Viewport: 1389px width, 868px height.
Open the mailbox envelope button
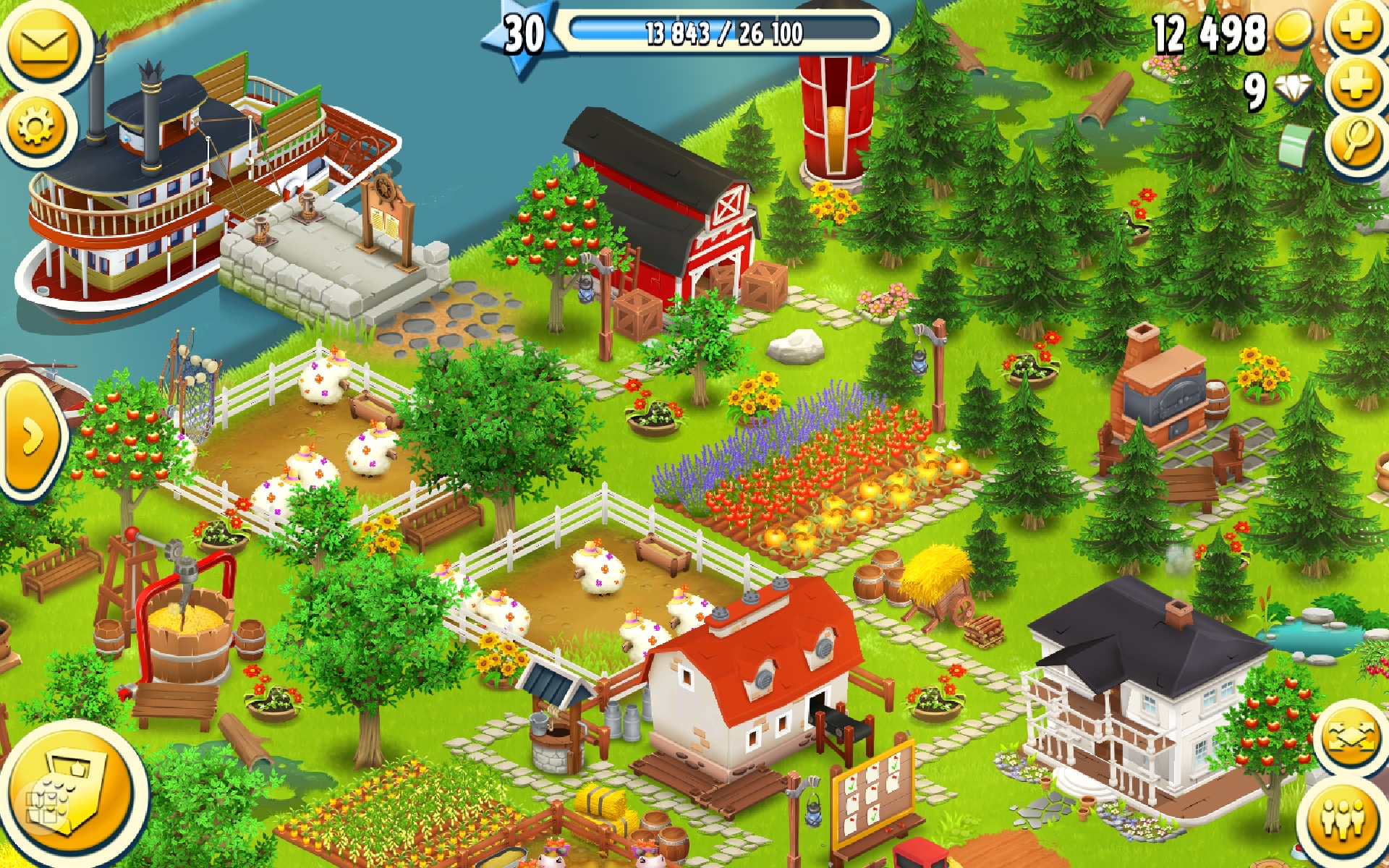43,45
